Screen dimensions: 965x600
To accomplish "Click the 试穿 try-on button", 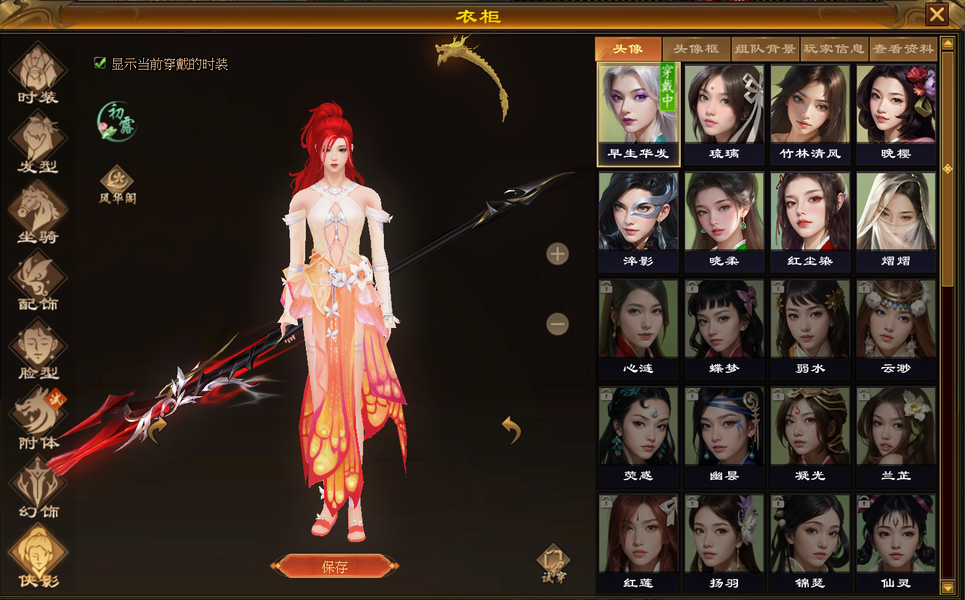I will (553, 562).
